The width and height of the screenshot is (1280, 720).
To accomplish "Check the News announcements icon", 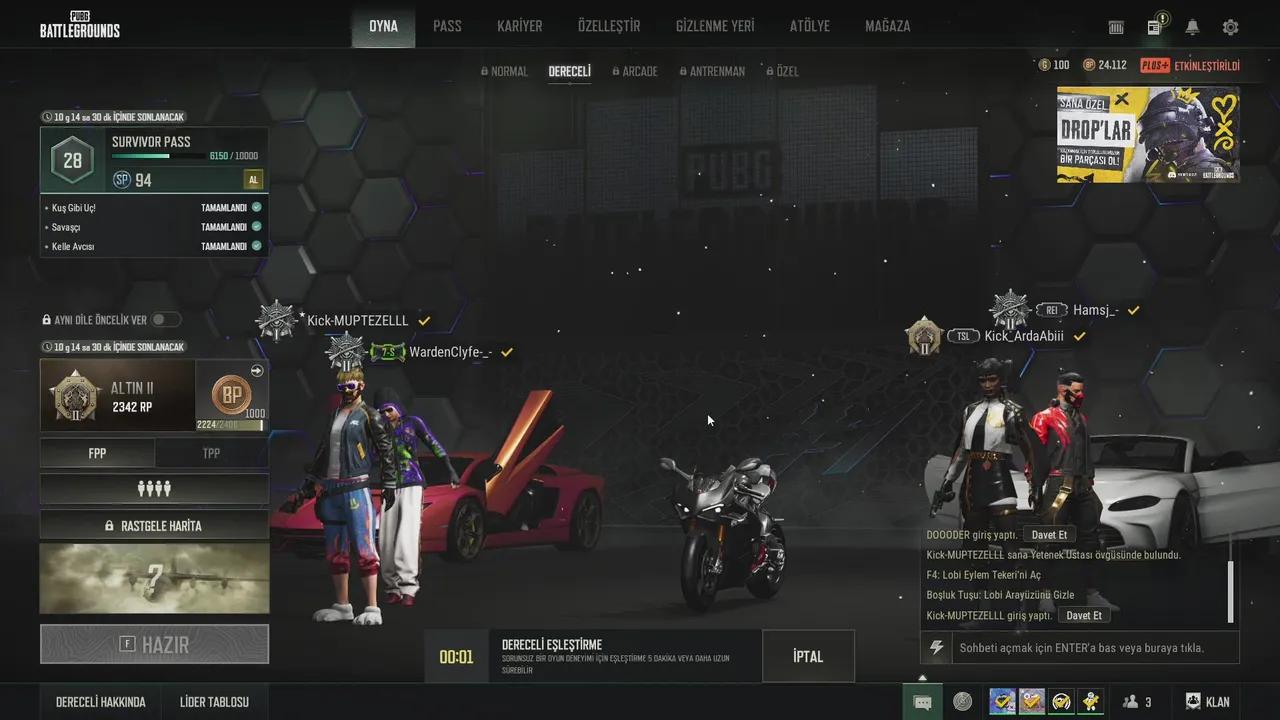I will [x=1153, y=27].
